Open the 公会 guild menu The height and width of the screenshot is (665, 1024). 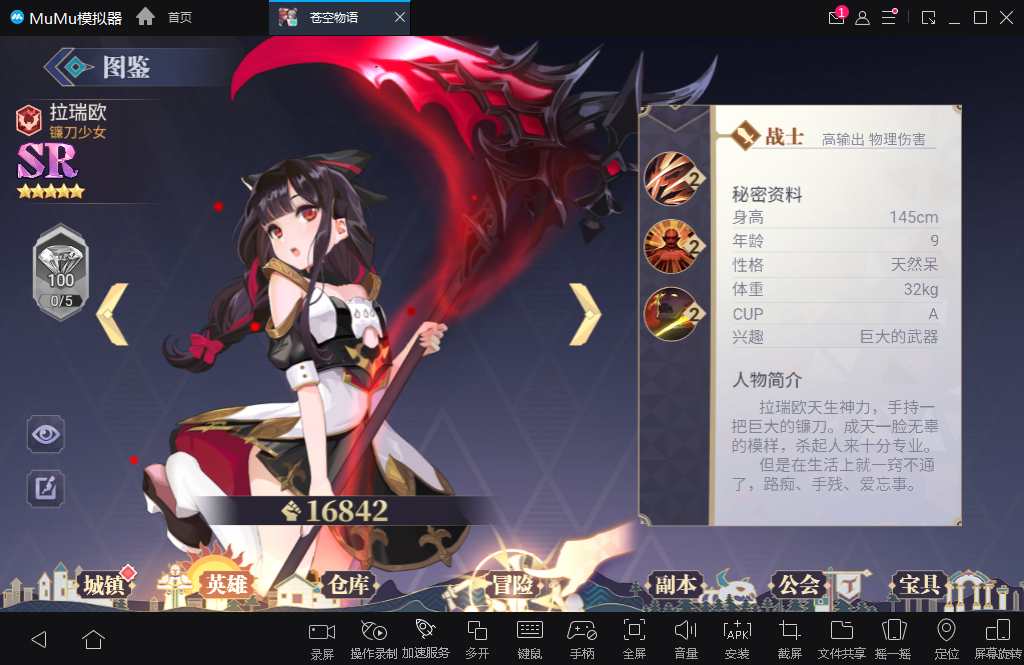click(x=798, y=585)
